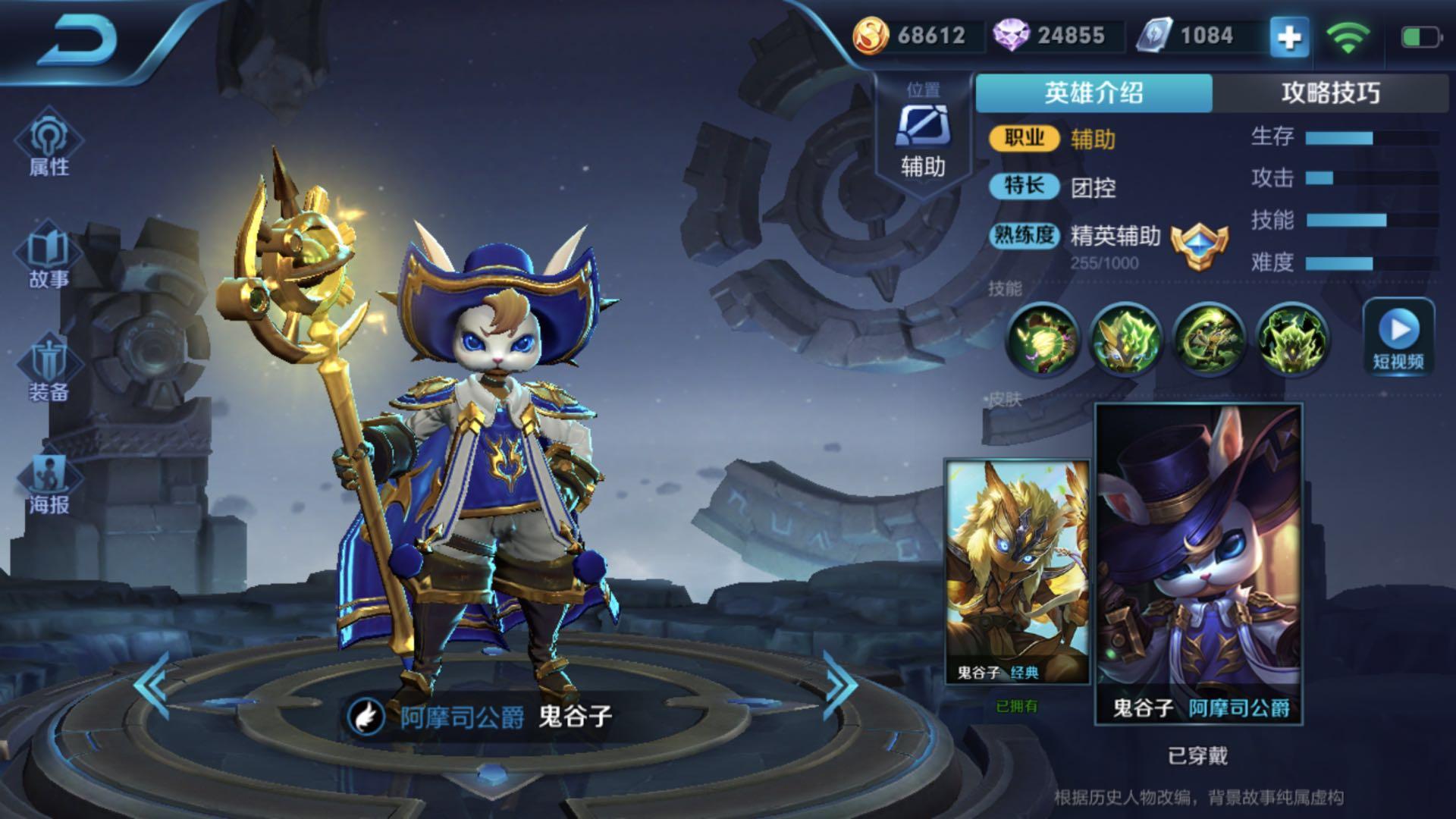This screenshot has height=819, width=1456.
Task: View the third skill icon details
Action: (1209, 340)
